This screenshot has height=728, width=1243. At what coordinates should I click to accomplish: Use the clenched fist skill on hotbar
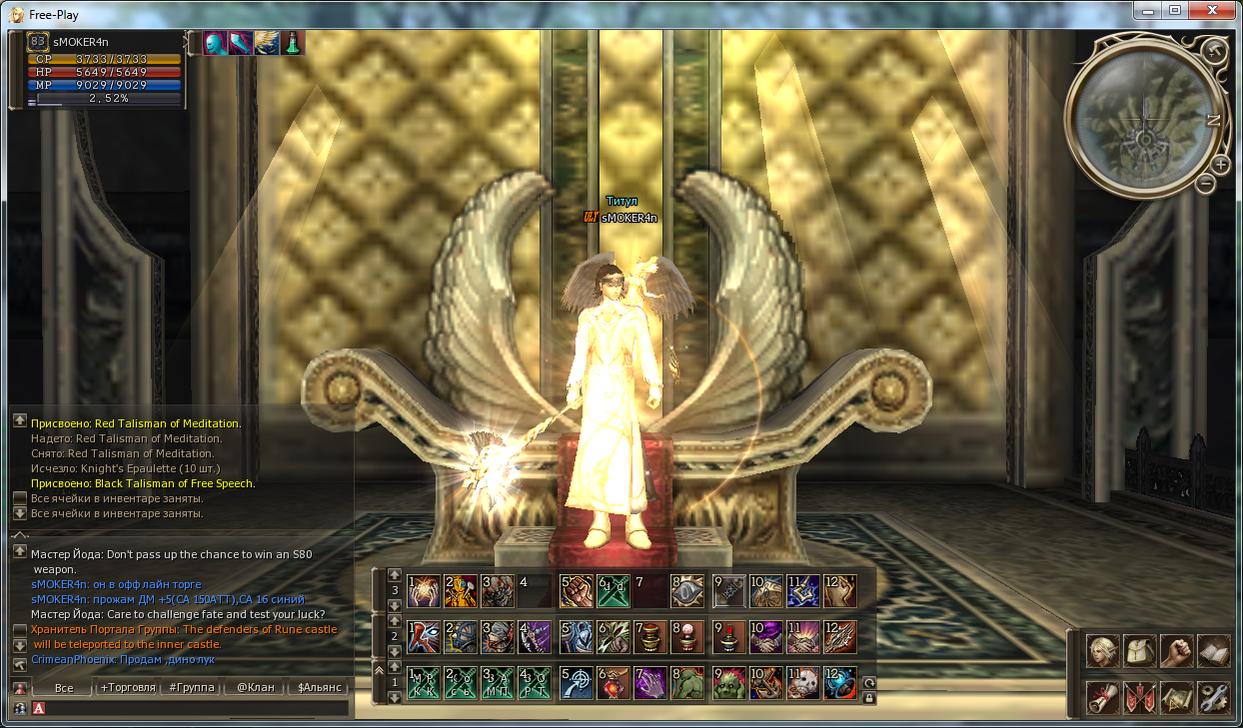578,591
